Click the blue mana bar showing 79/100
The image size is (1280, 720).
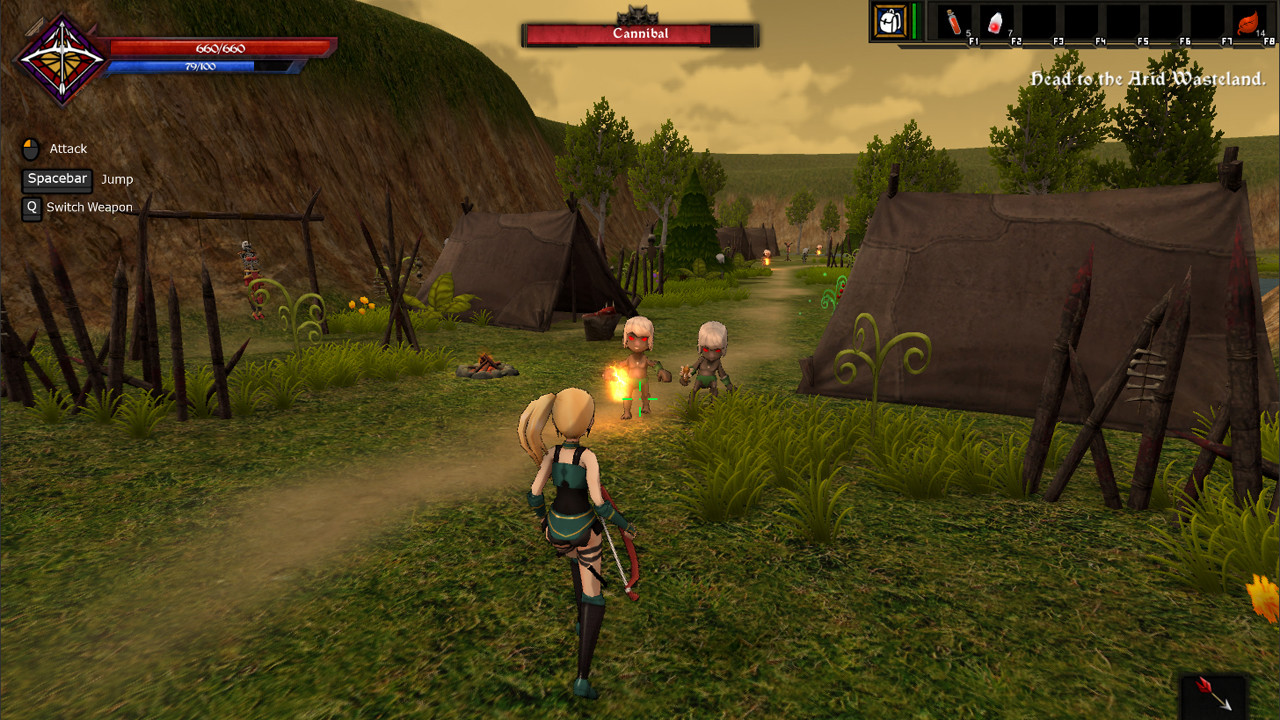pos(200,68)
